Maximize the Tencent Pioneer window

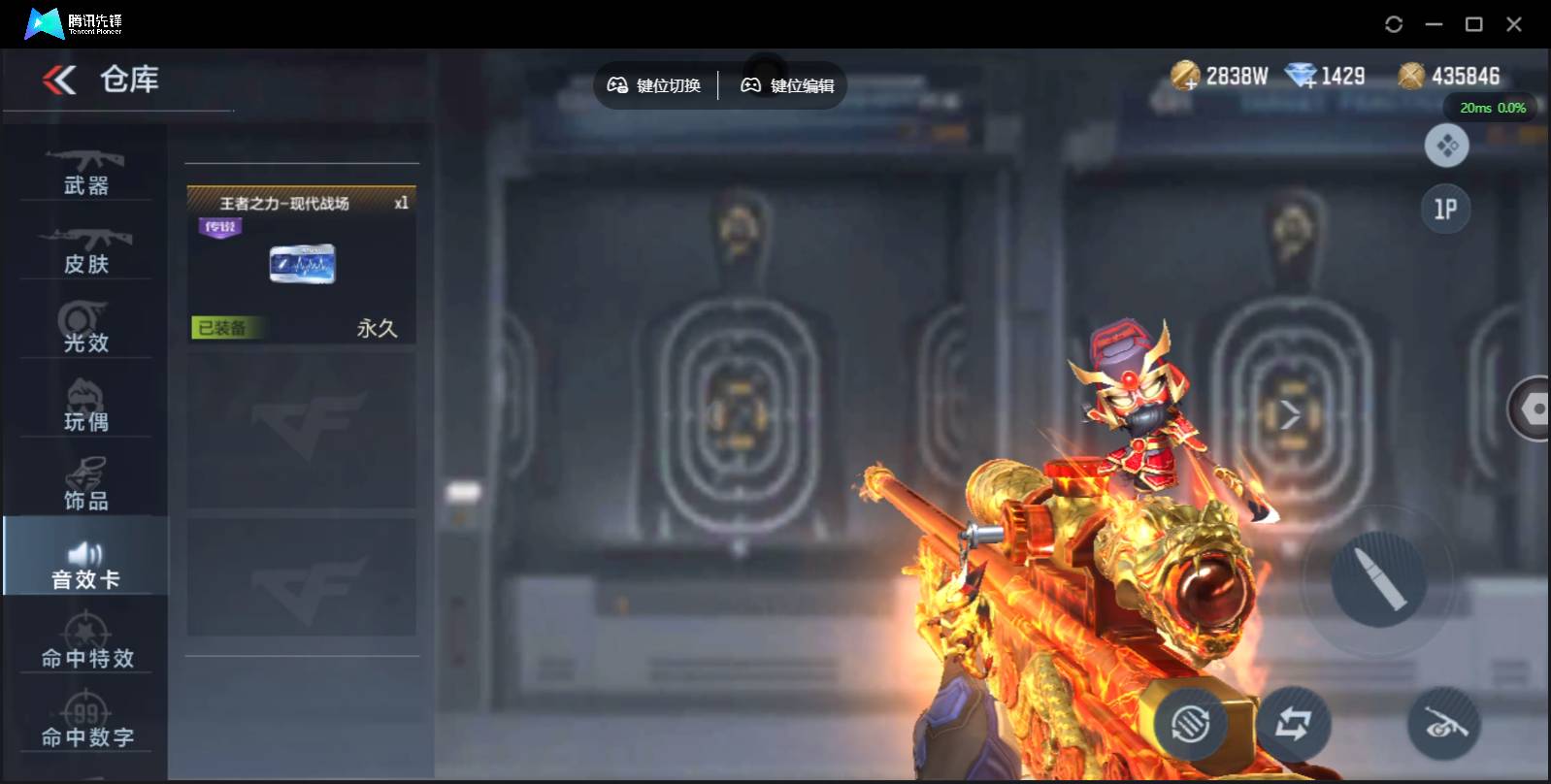(1473, 24)
